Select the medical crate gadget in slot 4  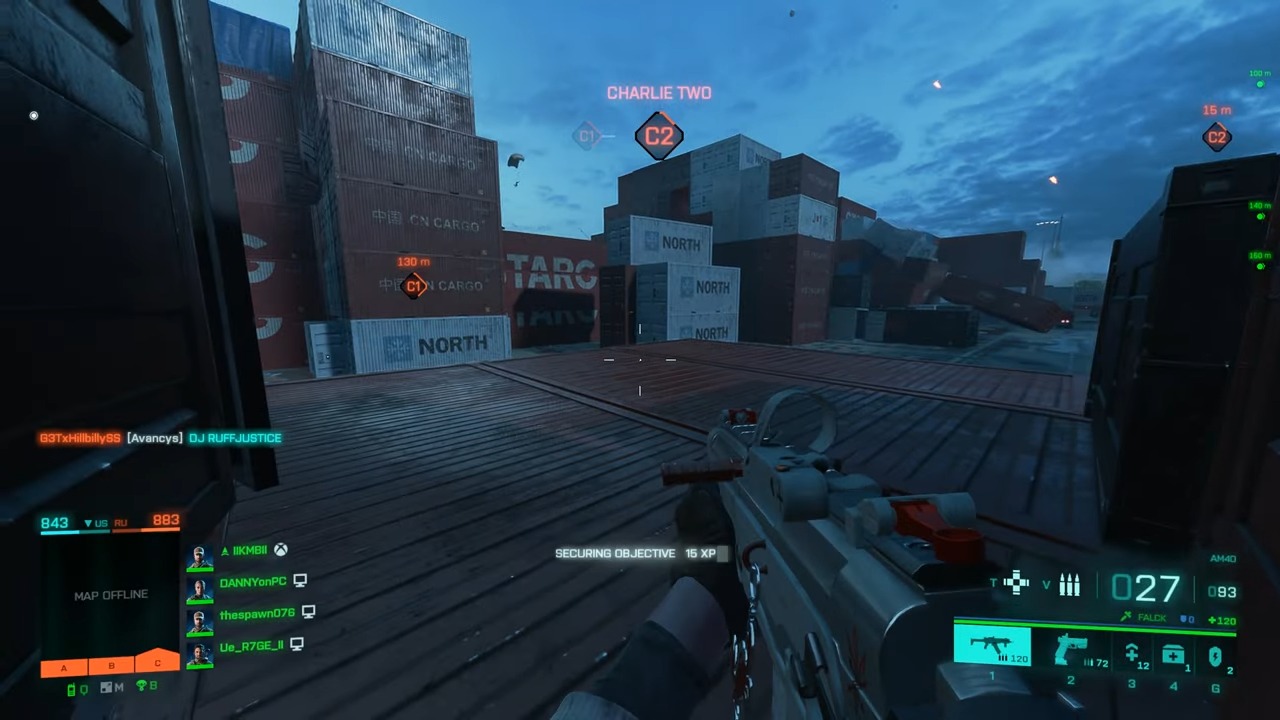(1173, 652)
